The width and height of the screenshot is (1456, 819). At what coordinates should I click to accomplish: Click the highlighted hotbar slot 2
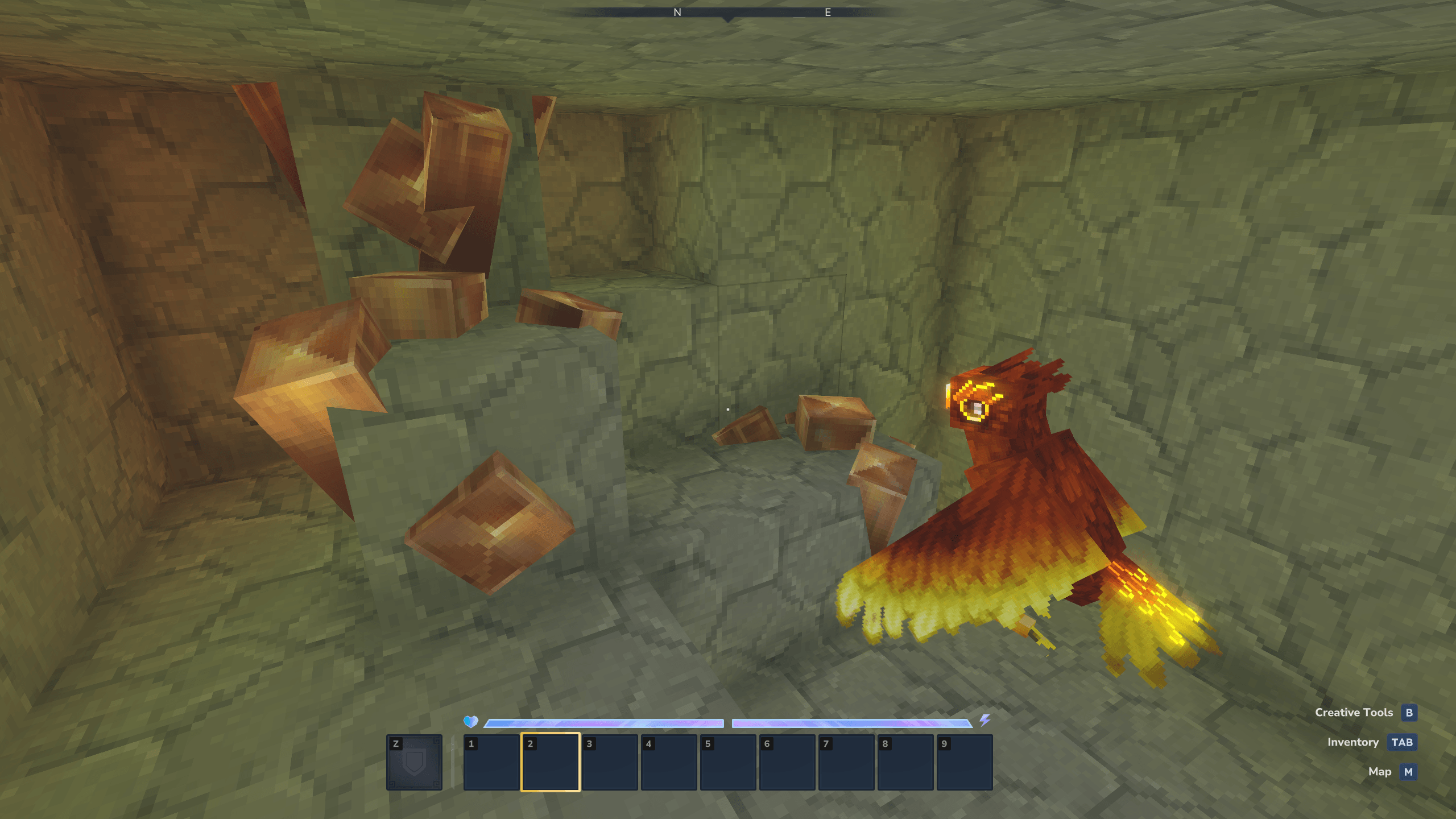(551, 762)
